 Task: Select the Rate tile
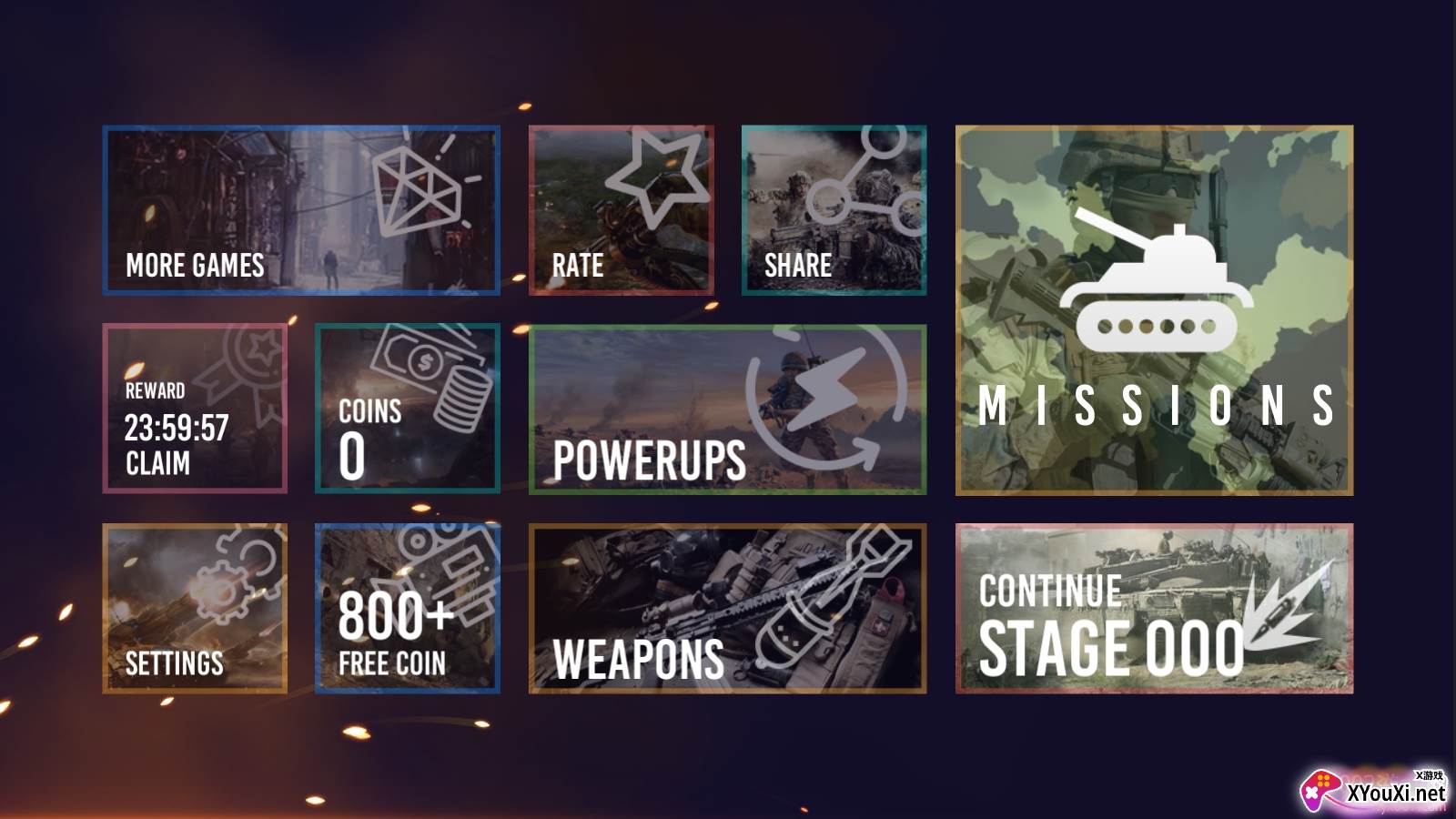tap(621, 210)
